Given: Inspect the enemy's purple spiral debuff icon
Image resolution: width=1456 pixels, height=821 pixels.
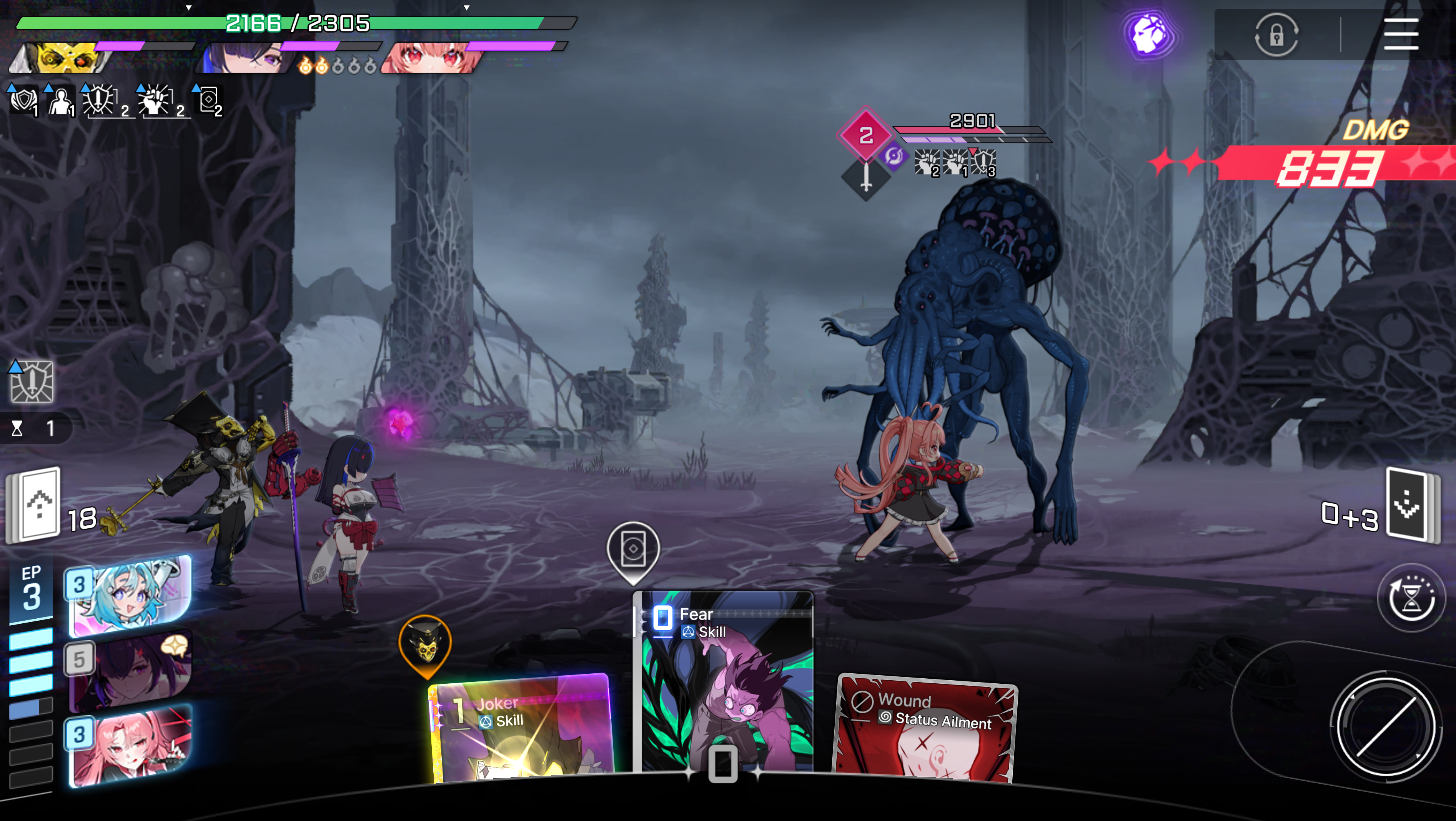Looking at the screenshot, I should [x=894, y=155].
